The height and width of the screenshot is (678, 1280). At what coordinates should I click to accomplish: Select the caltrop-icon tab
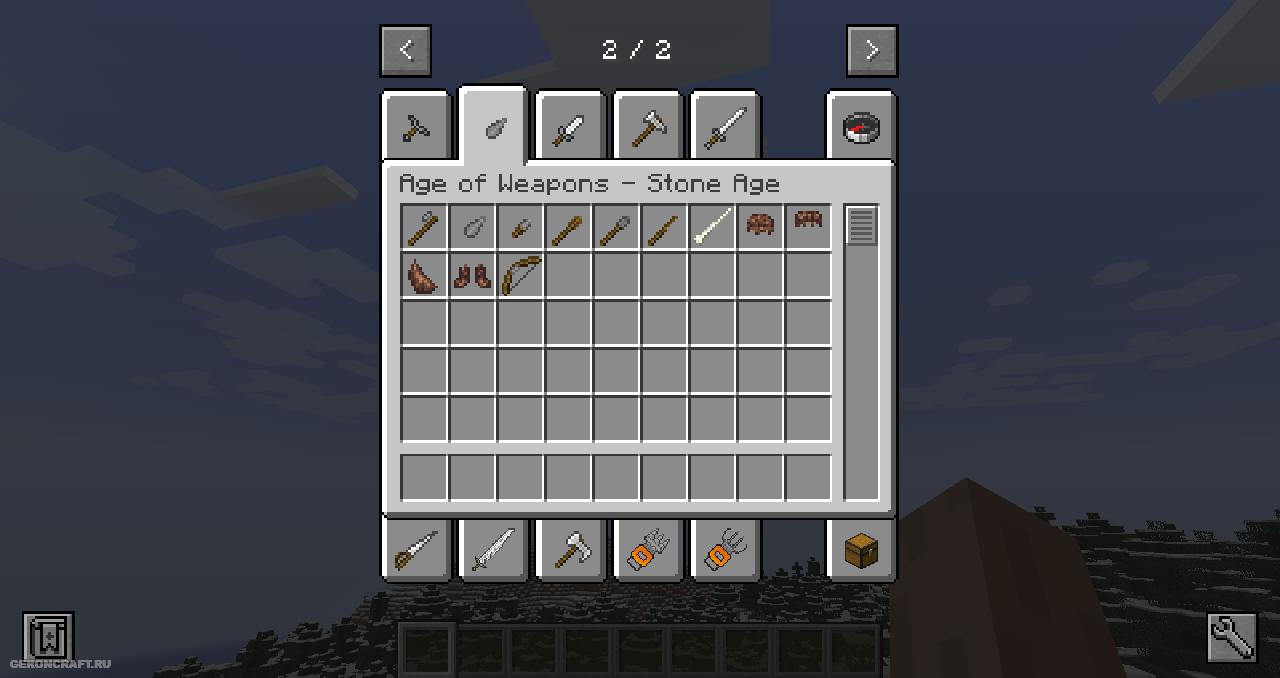click(416, 127)
